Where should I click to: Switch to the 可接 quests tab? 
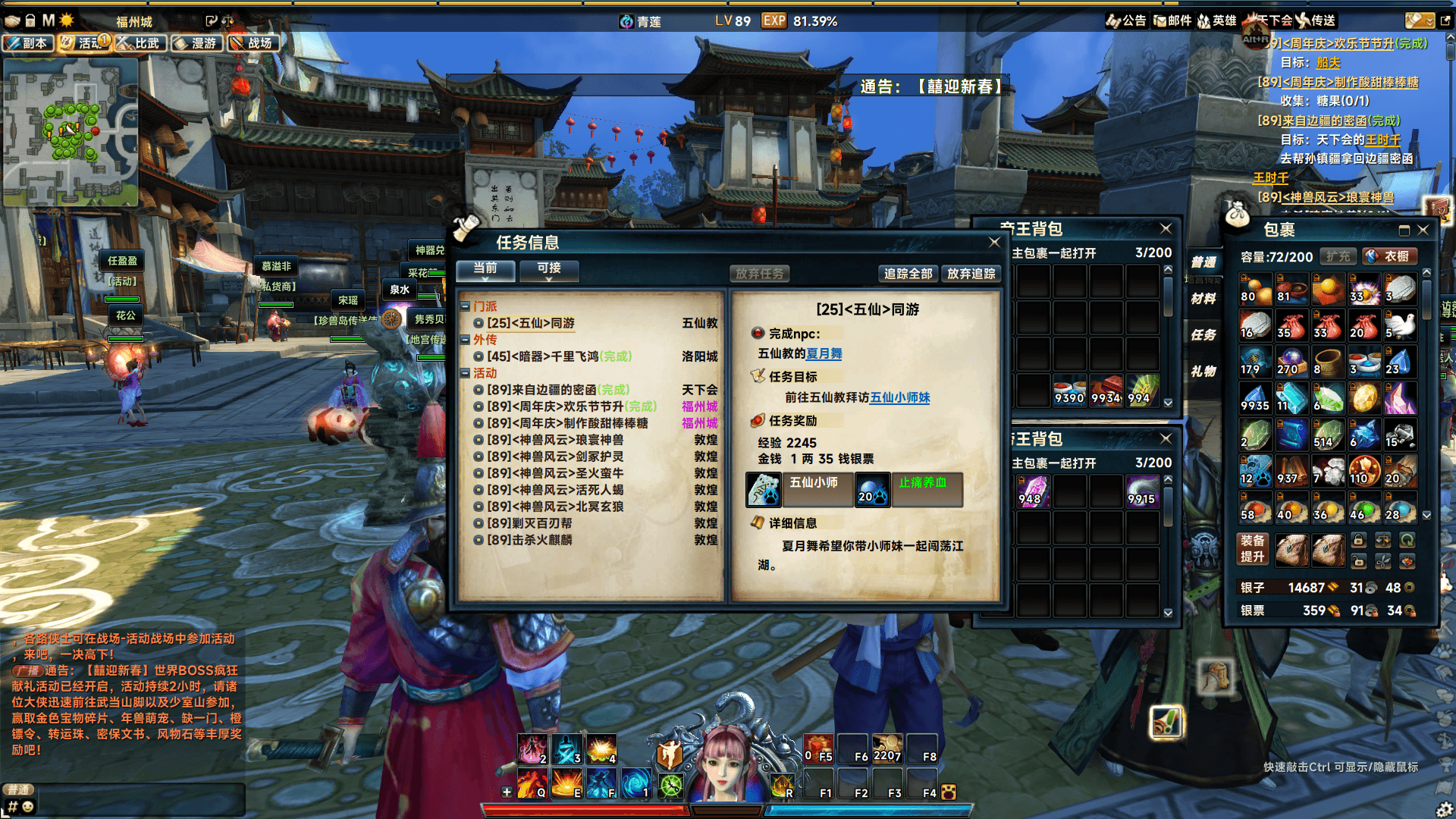(x=549, y=268)
